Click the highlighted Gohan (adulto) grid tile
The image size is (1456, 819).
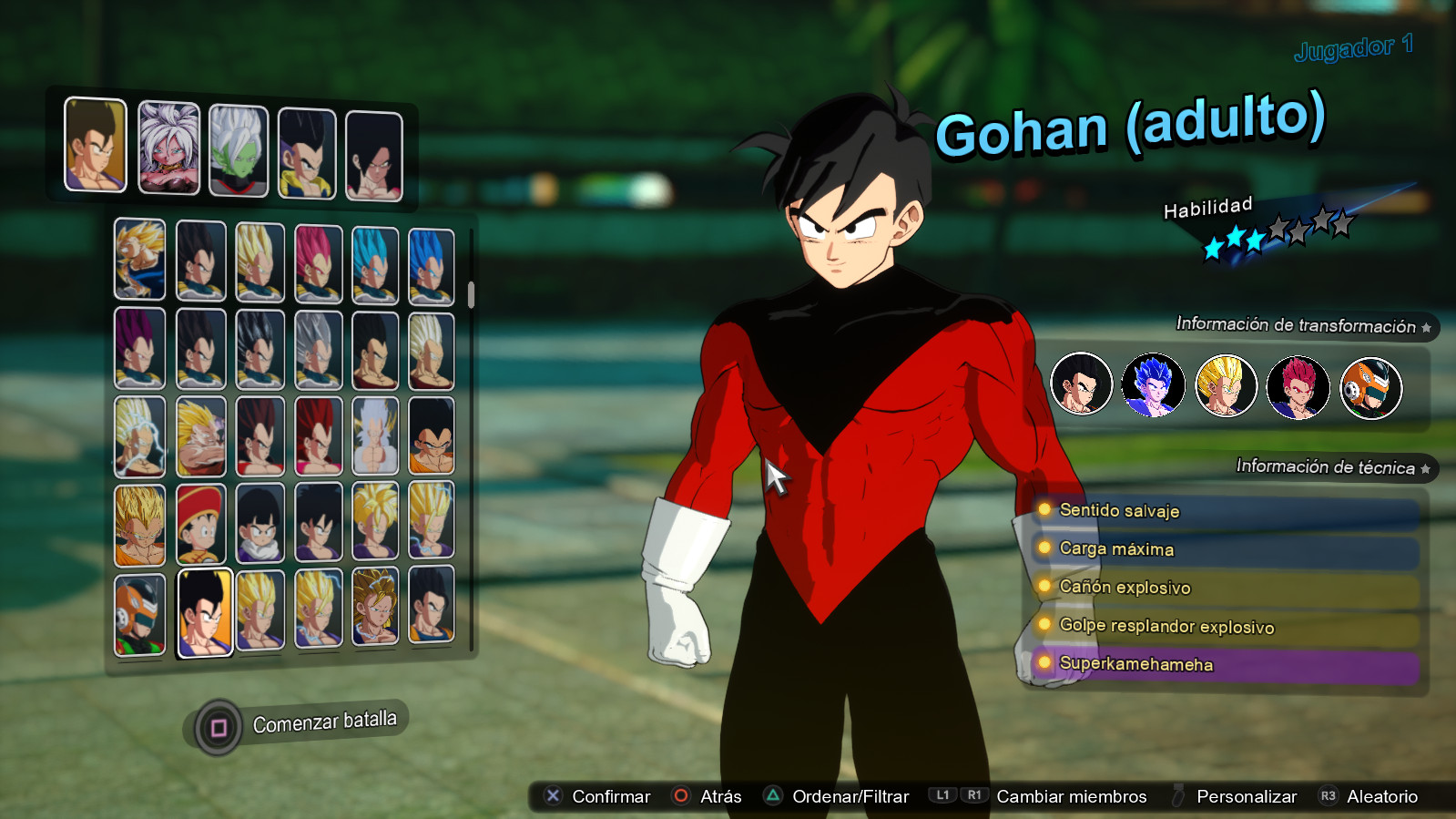[204, 612]
